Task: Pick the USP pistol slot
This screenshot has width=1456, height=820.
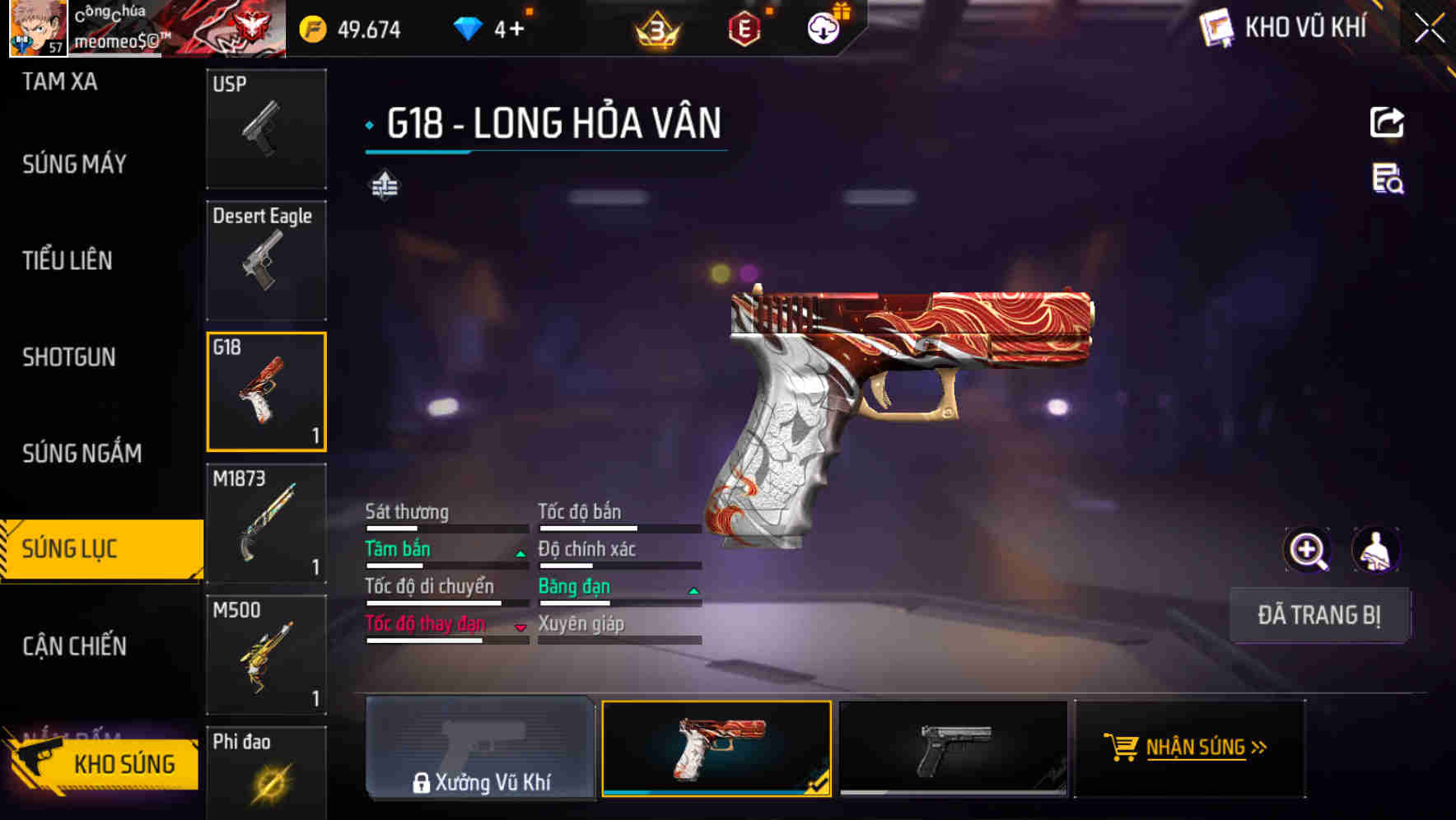Action: point(266,128)
